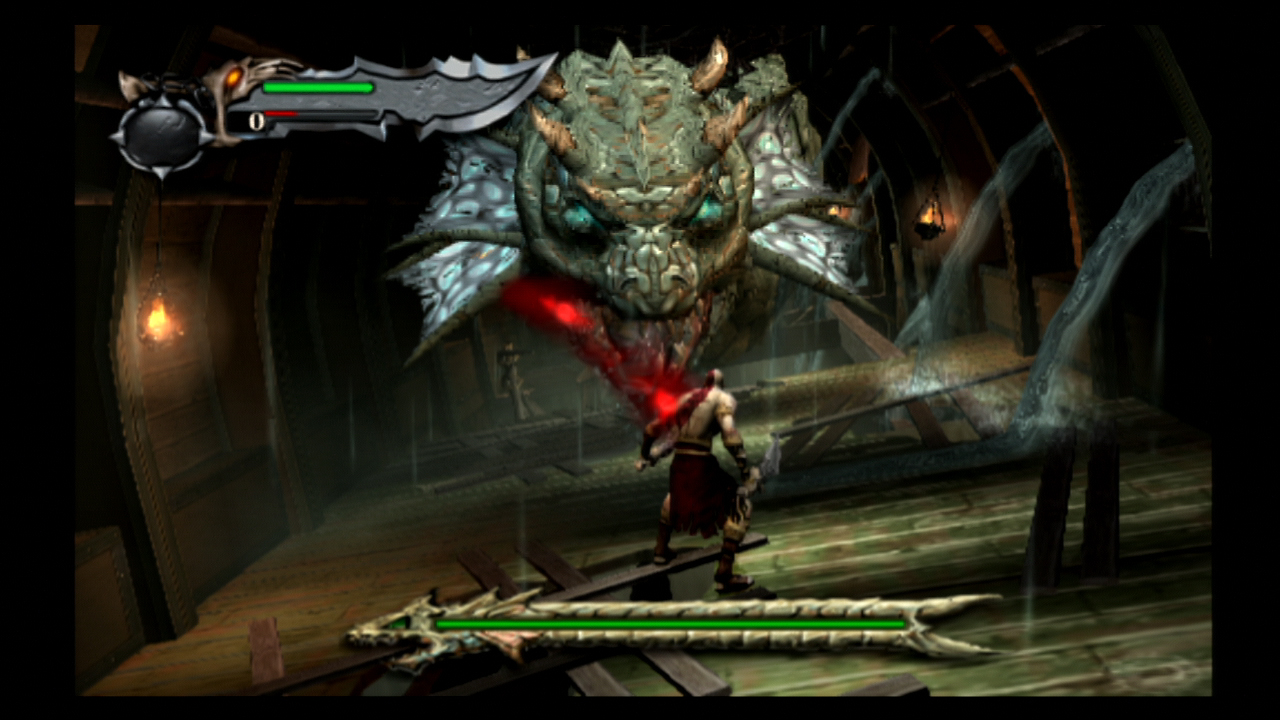Image resolution: width=1280 pixels, height=720 pixels.
Task: Click the lit brazier on the right wall
Action: click(x=930, y=220)
